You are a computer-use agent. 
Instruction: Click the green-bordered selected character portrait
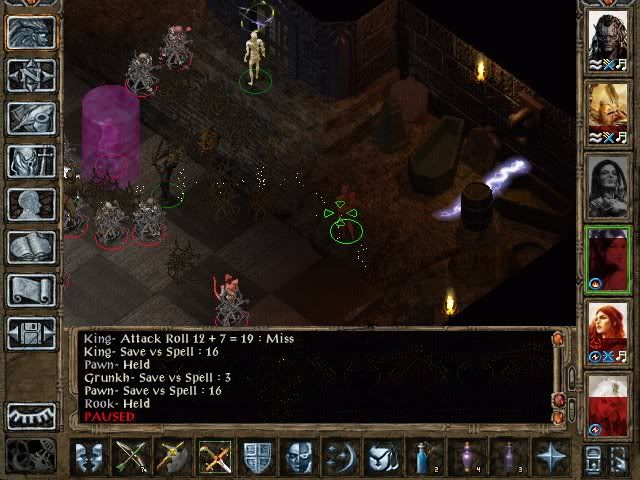click(x=607, y=258)
